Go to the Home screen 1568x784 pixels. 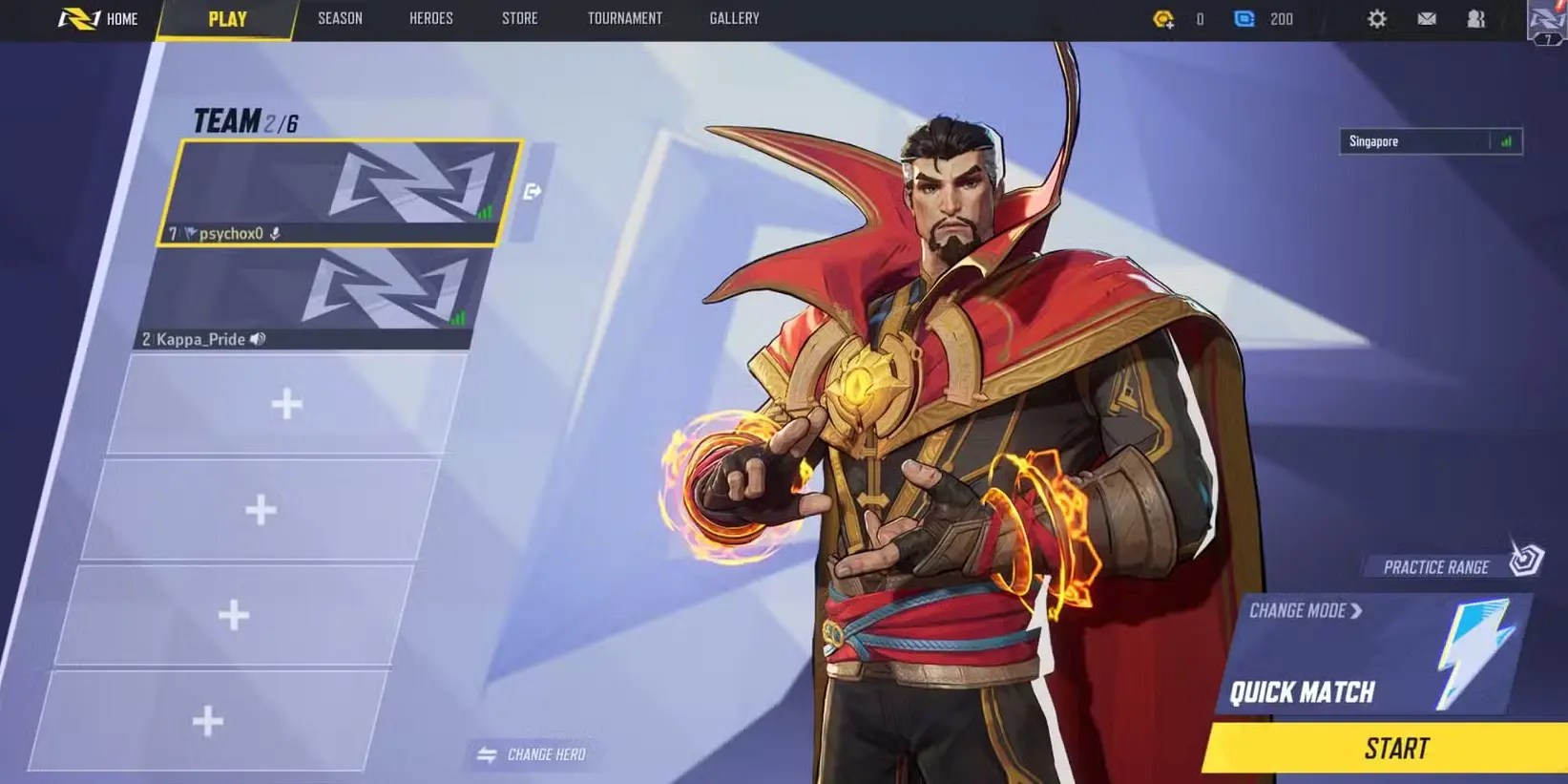click(x=99, y=19)
